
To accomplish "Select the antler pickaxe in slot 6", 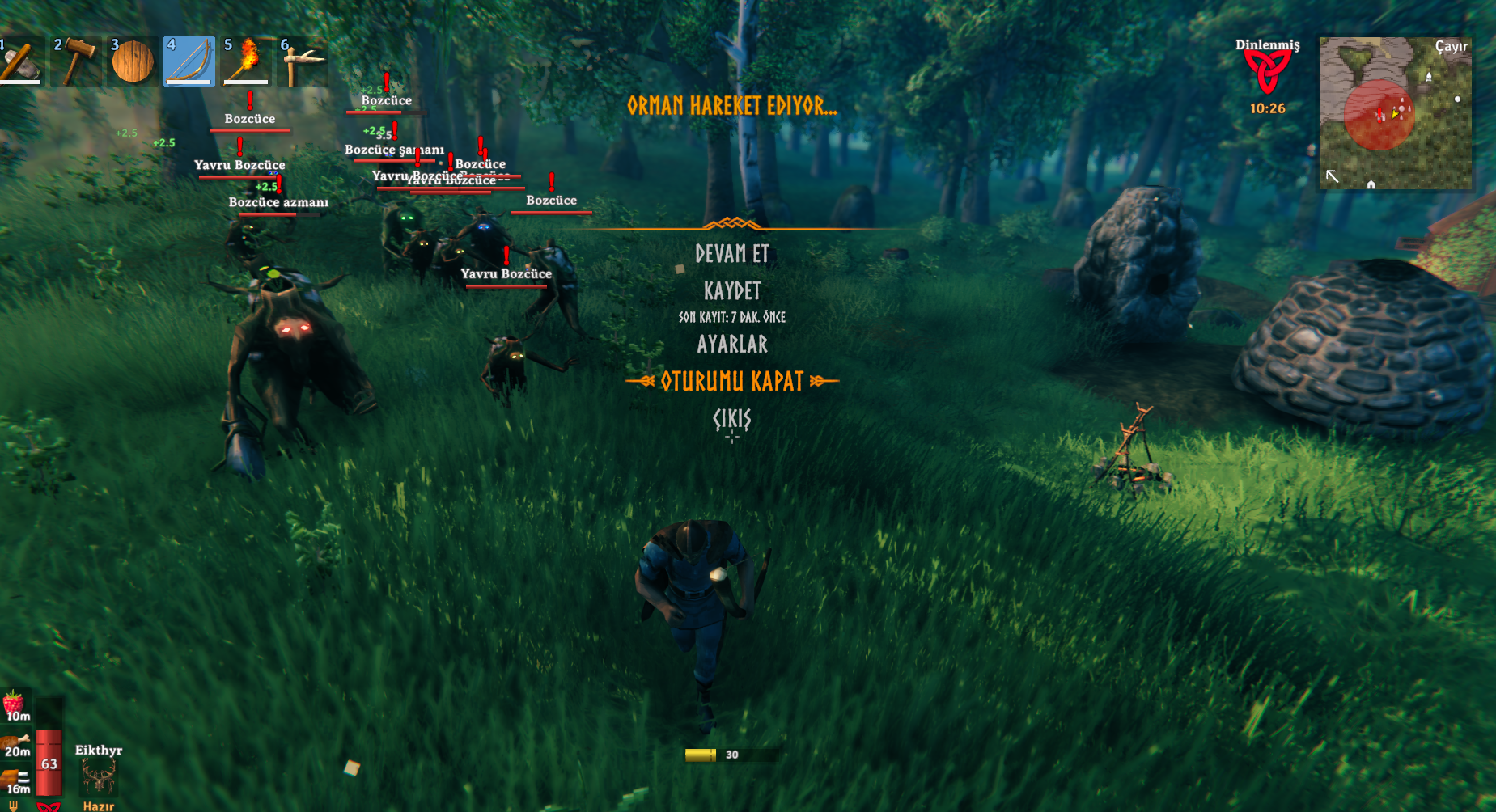I will [x=303, y=61].
